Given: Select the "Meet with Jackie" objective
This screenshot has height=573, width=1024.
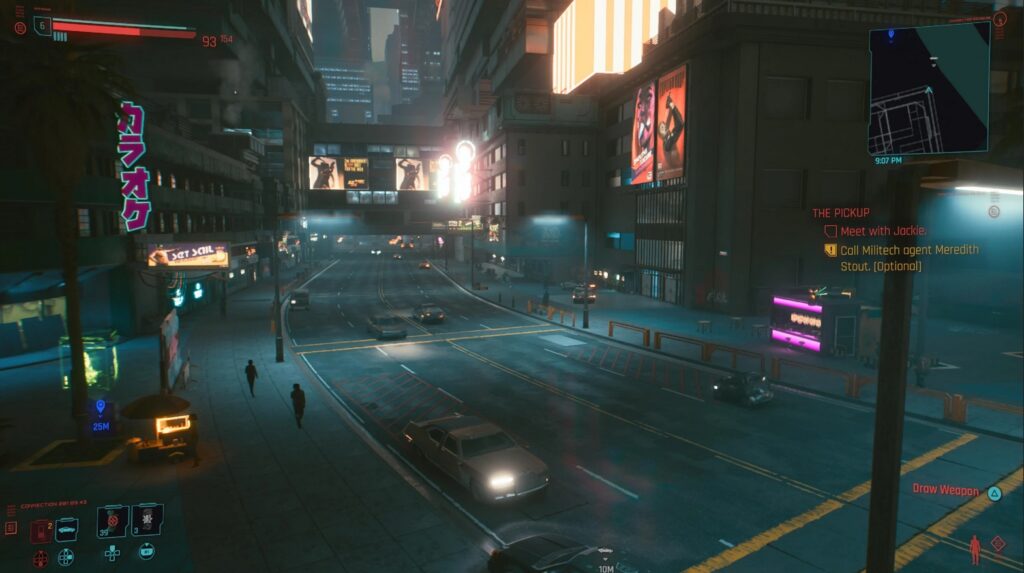Looking at the screenshot, I should 884,231.
